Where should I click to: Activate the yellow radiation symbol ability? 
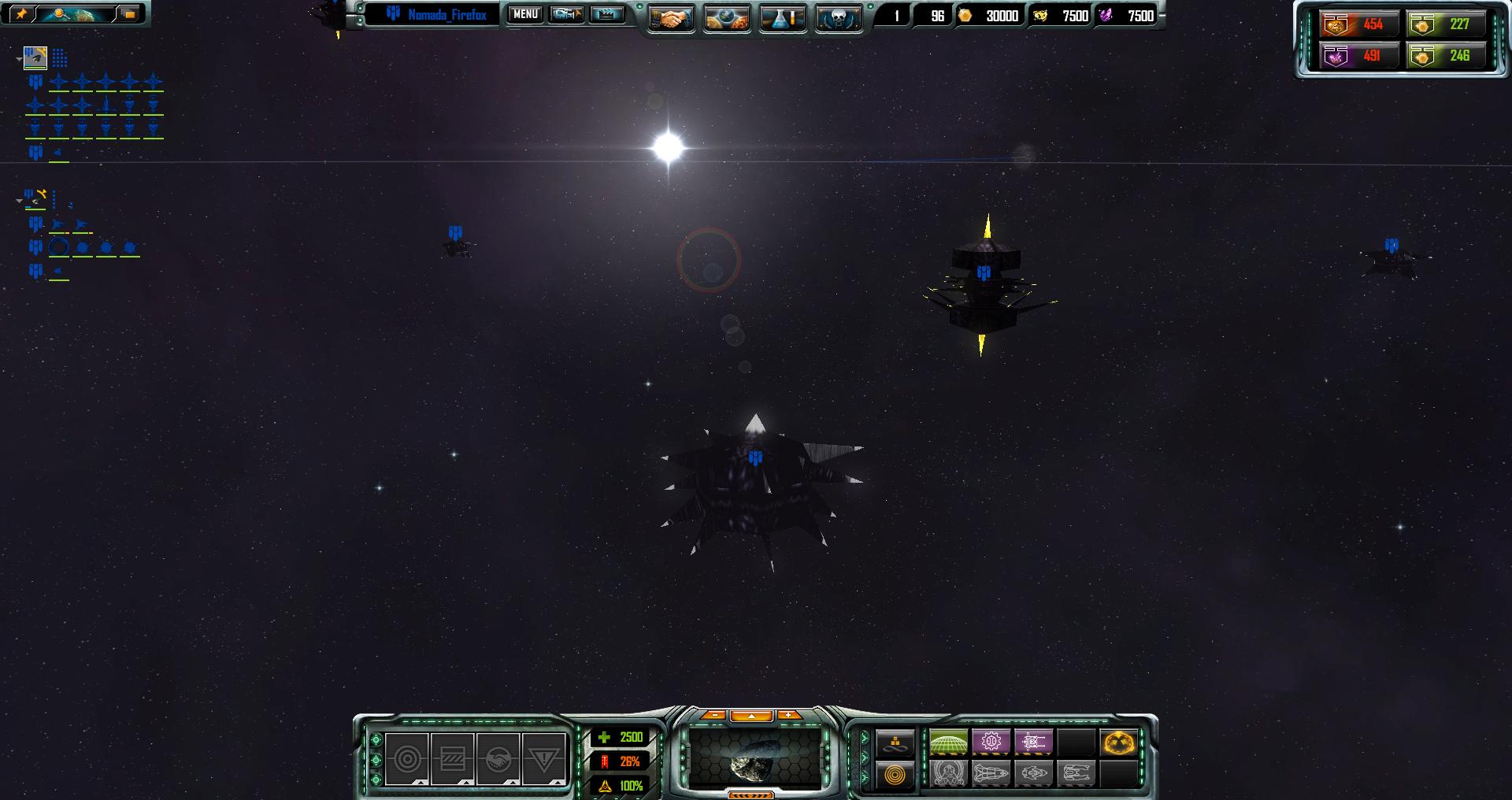point(1118,742)
